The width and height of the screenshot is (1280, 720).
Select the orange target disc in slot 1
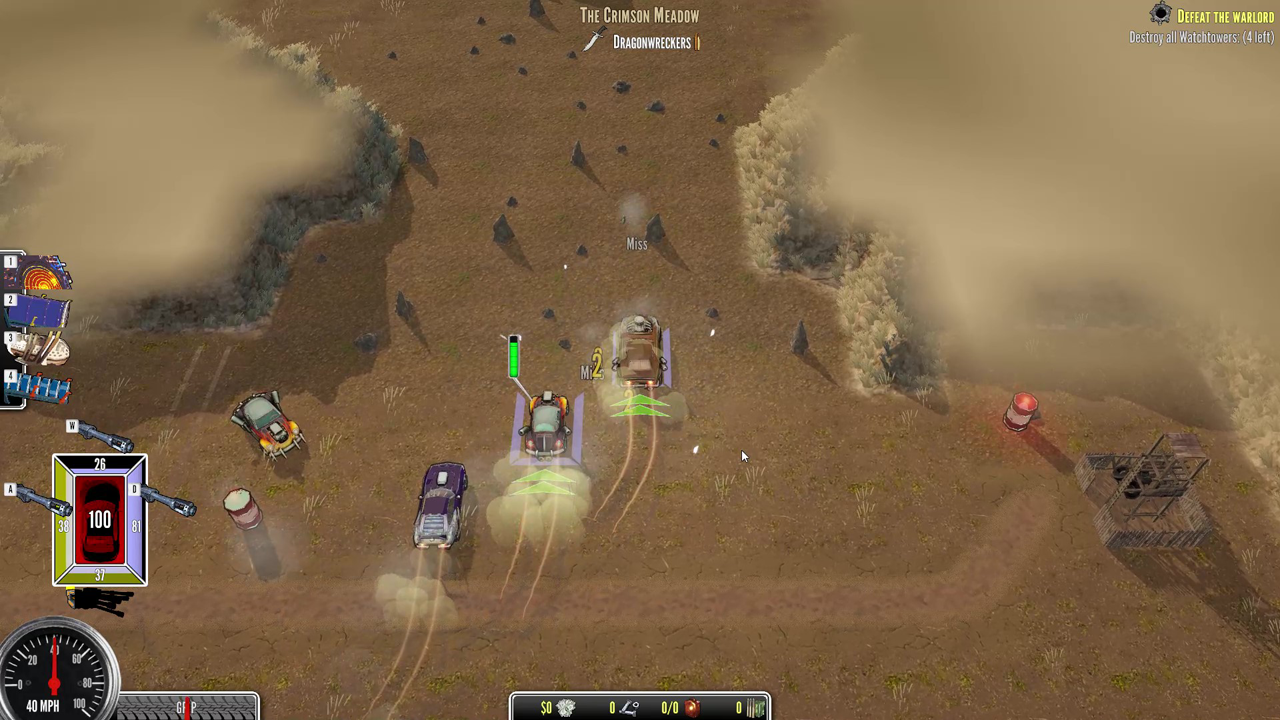(x=42, y=273)
